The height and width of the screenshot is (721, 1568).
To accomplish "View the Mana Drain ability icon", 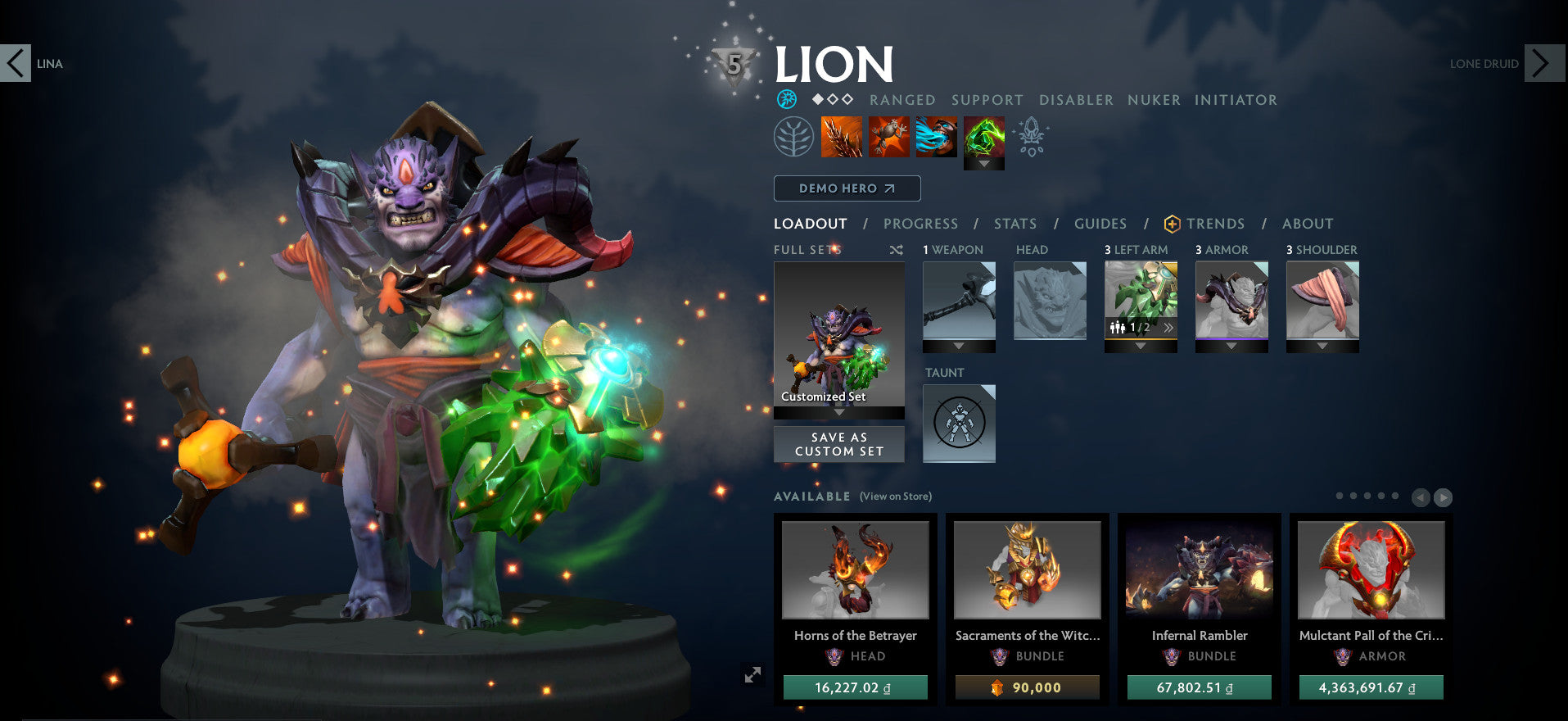I will click(936, 136).
